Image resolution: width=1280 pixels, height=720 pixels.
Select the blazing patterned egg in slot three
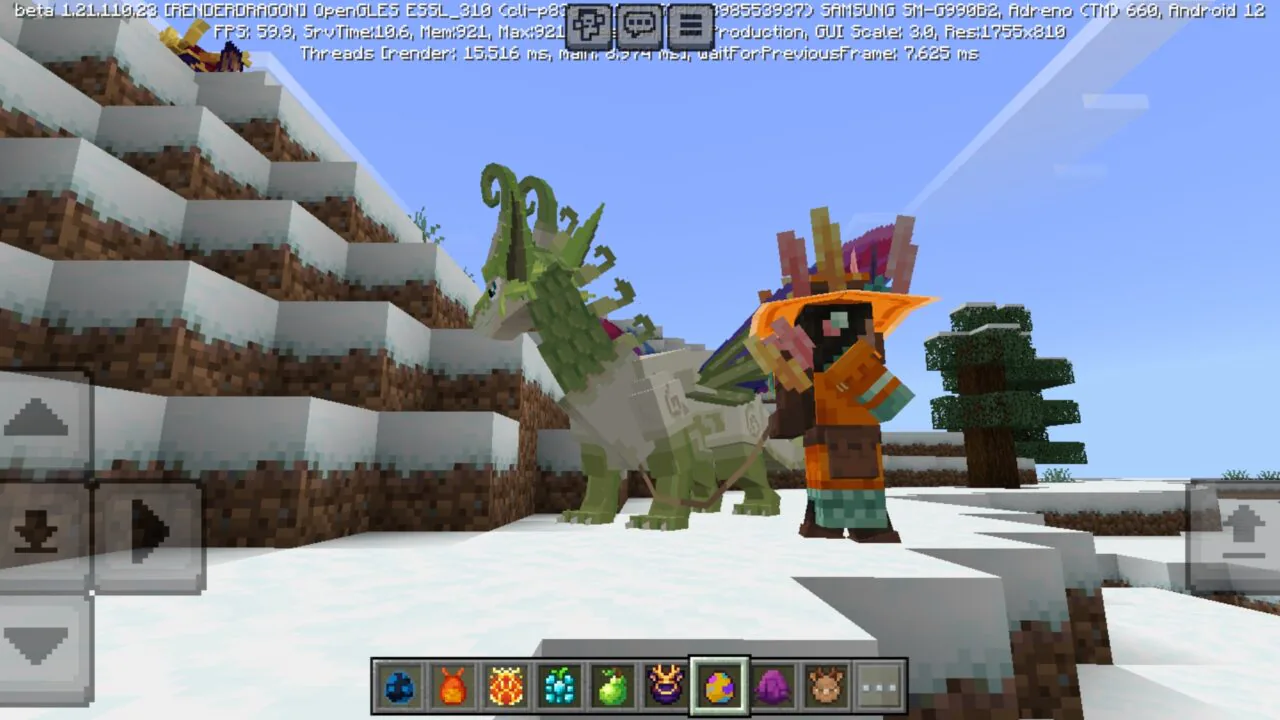coord(505,685)
